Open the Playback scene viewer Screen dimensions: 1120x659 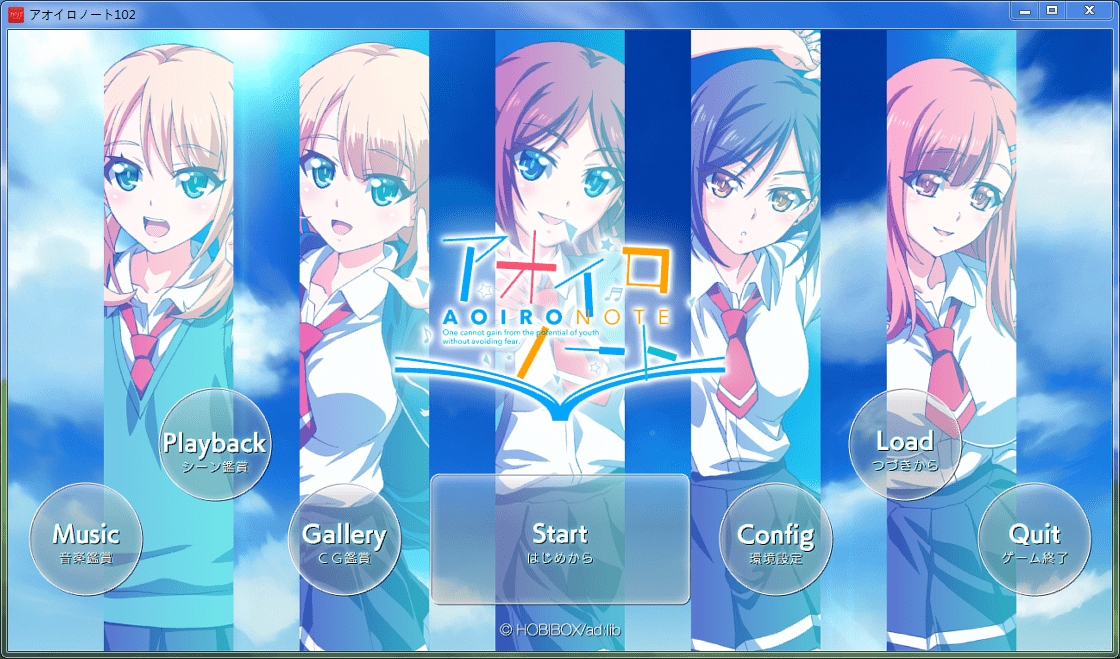pos(215,445)
